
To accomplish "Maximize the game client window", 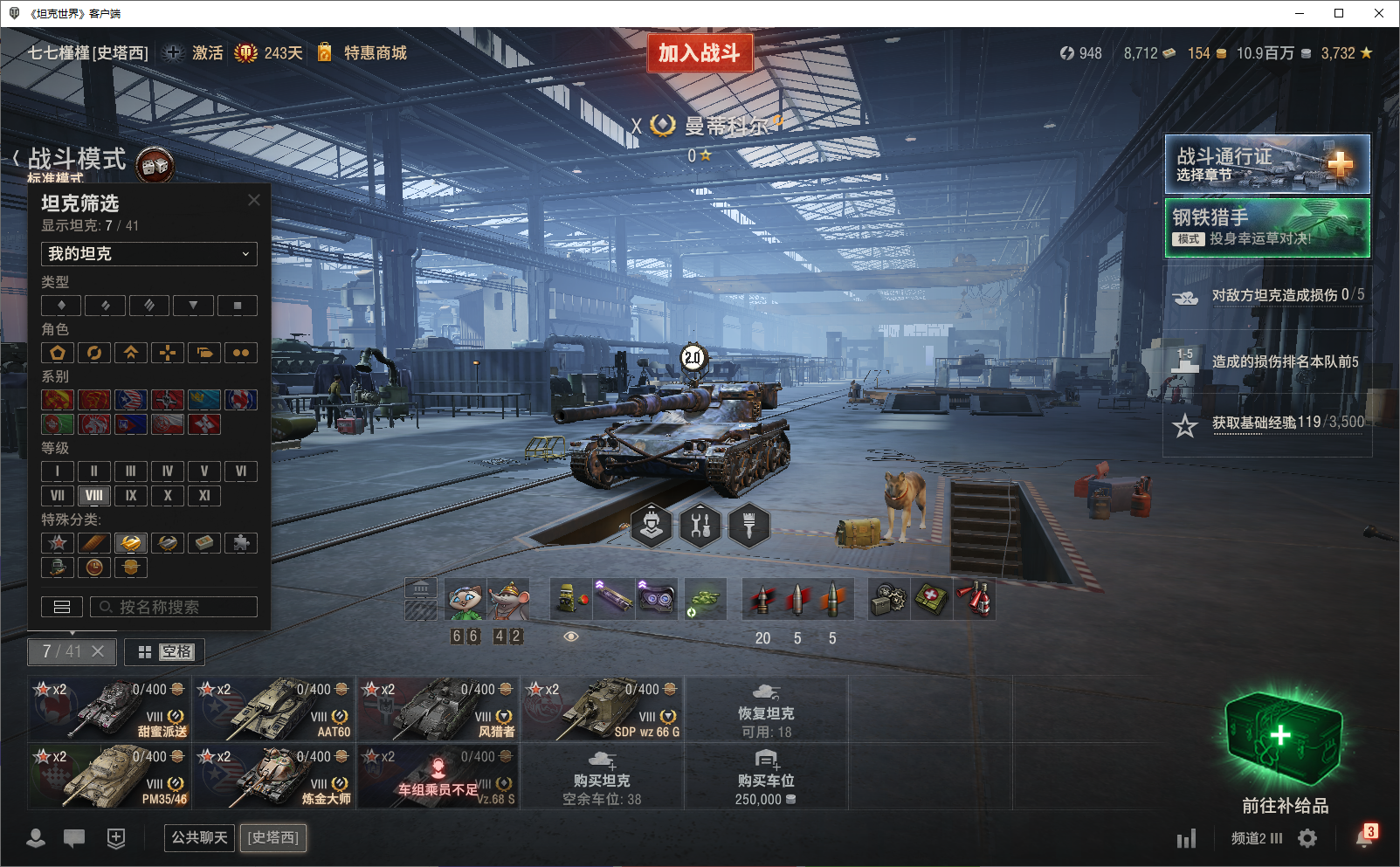I will [x=1338, y=13].
